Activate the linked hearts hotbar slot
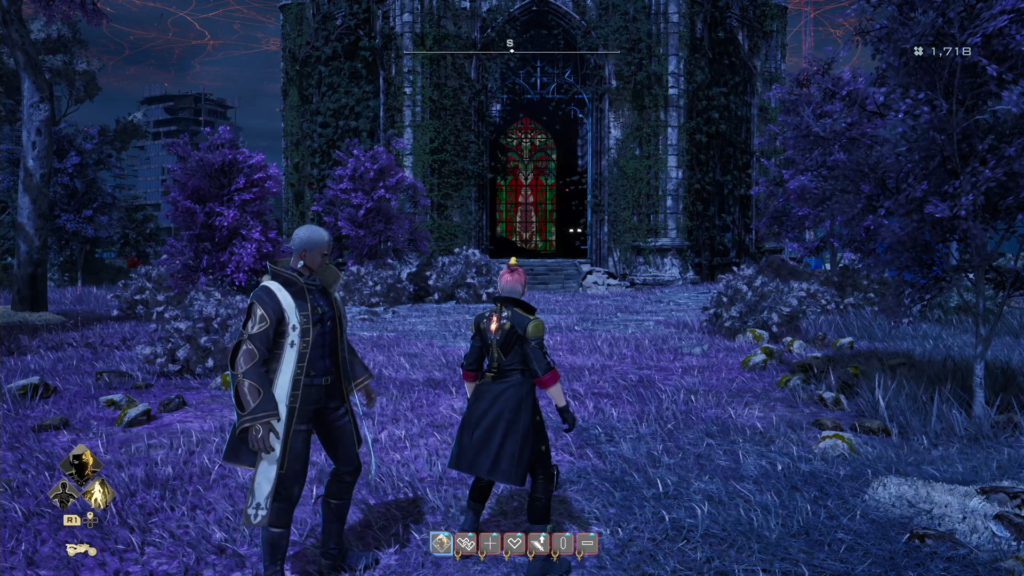Image resolution: width=1024 pixels, height=576 pixels. pos(465,543)
